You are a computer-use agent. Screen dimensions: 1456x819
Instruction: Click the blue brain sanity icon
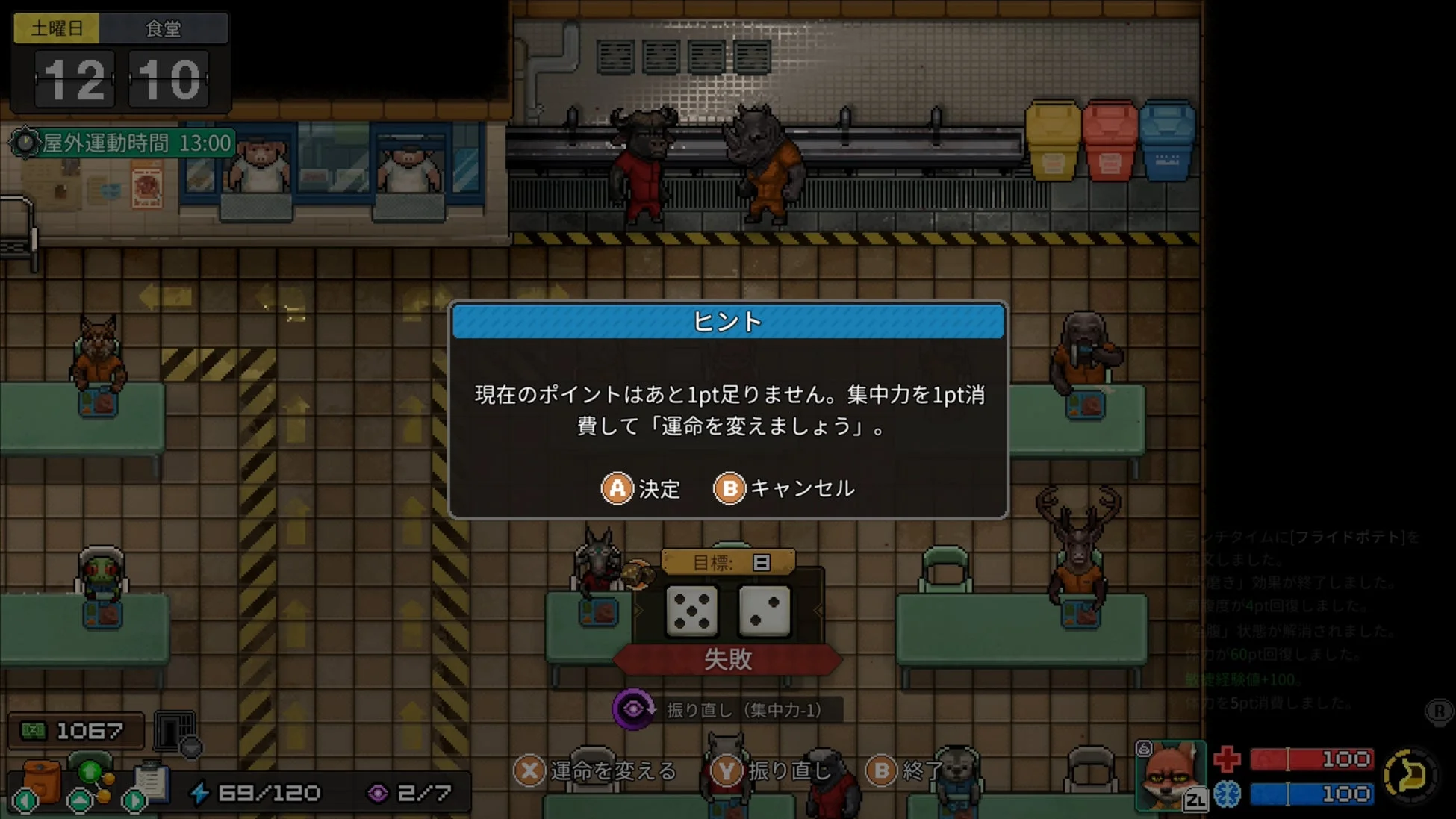(1228, 794)
